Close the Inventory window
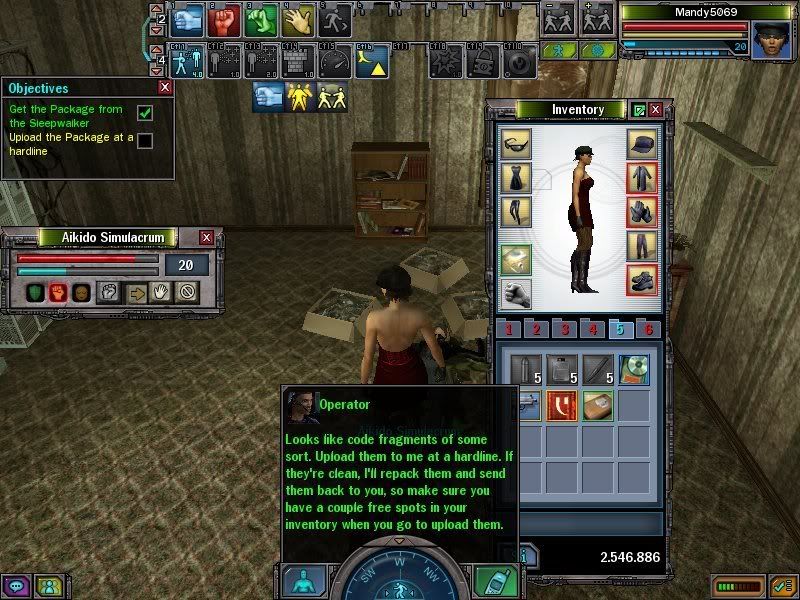Screen dimensions: 800x600 click(656, 109)
